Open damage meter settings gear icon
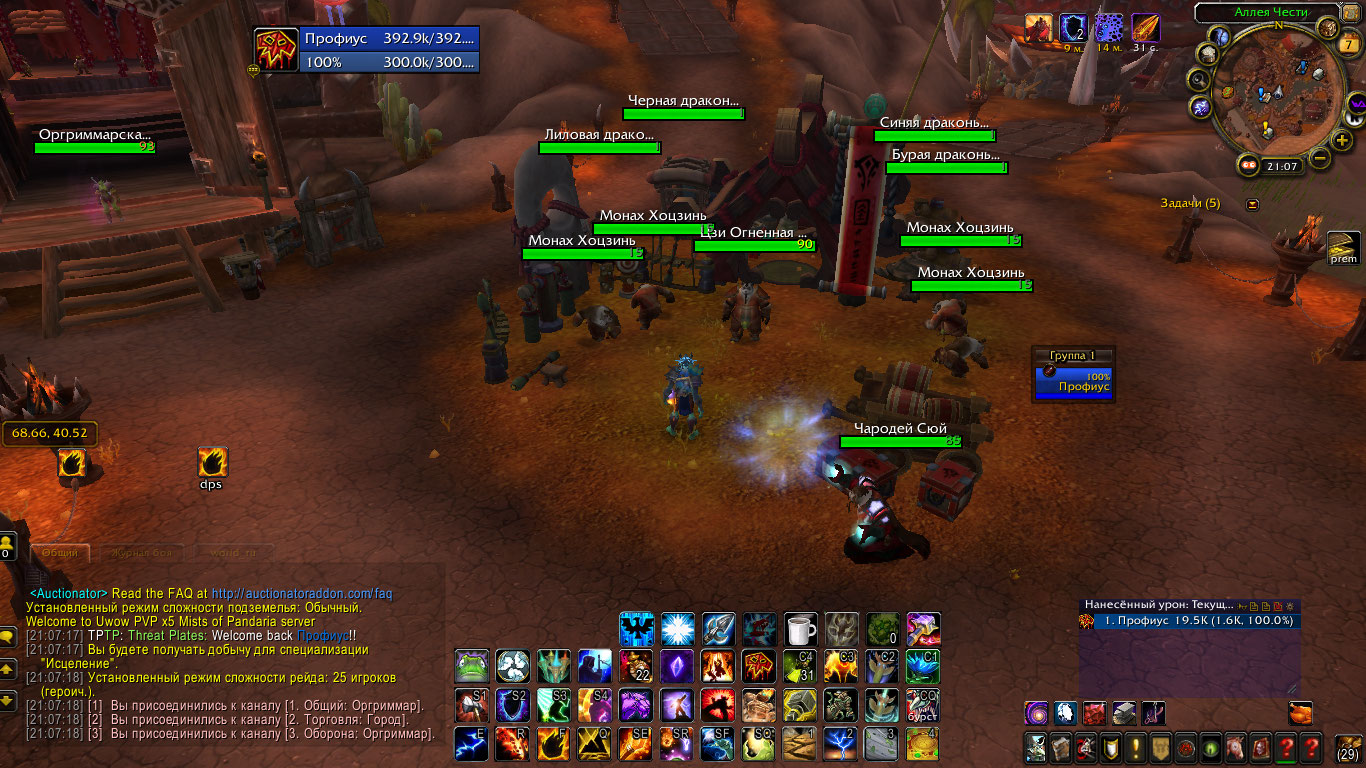 [x=1288, y=606]
